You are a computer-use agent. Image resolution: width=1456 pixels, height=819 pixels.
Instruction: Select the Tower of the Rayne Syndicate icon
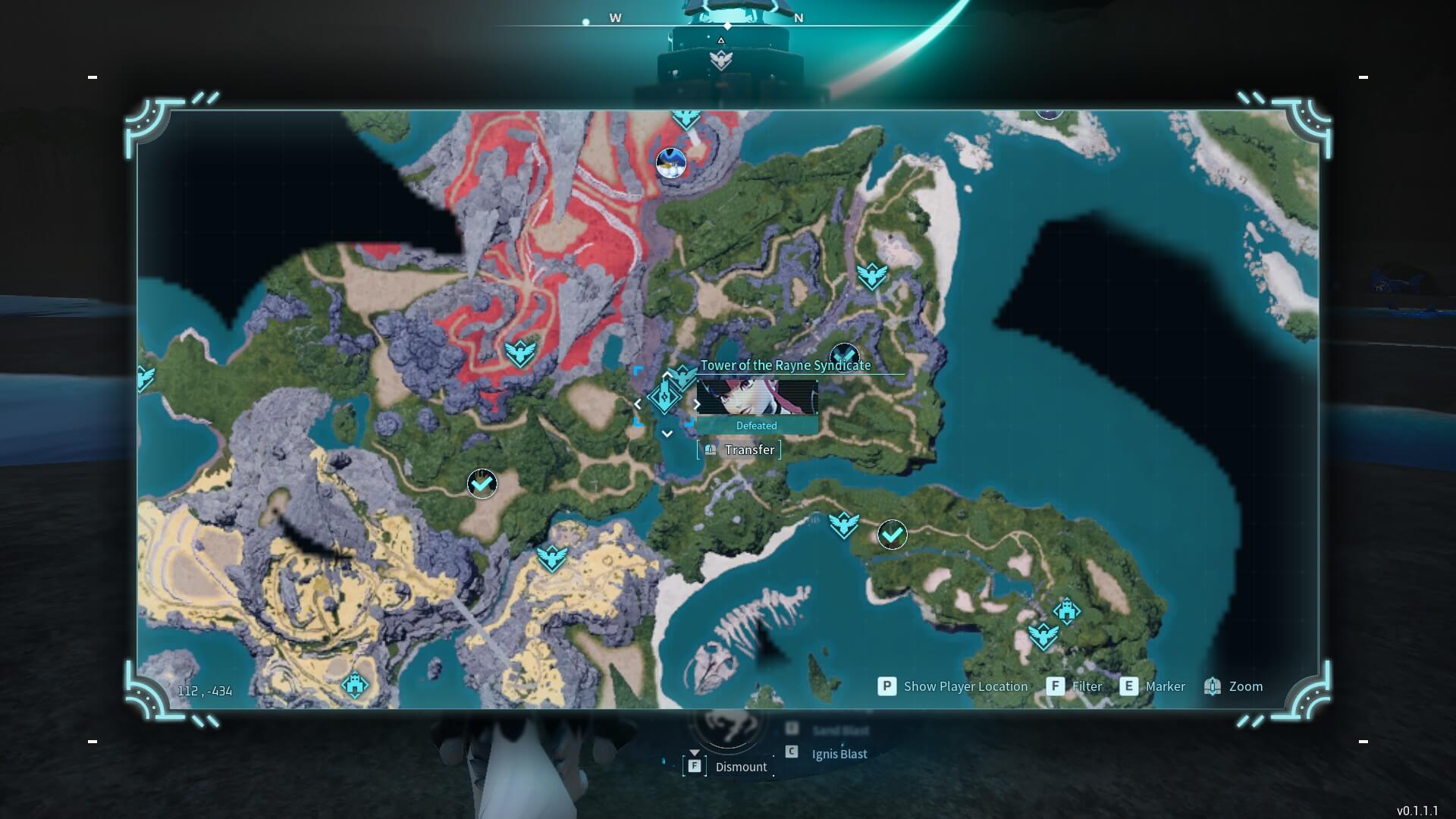[664, 397]
